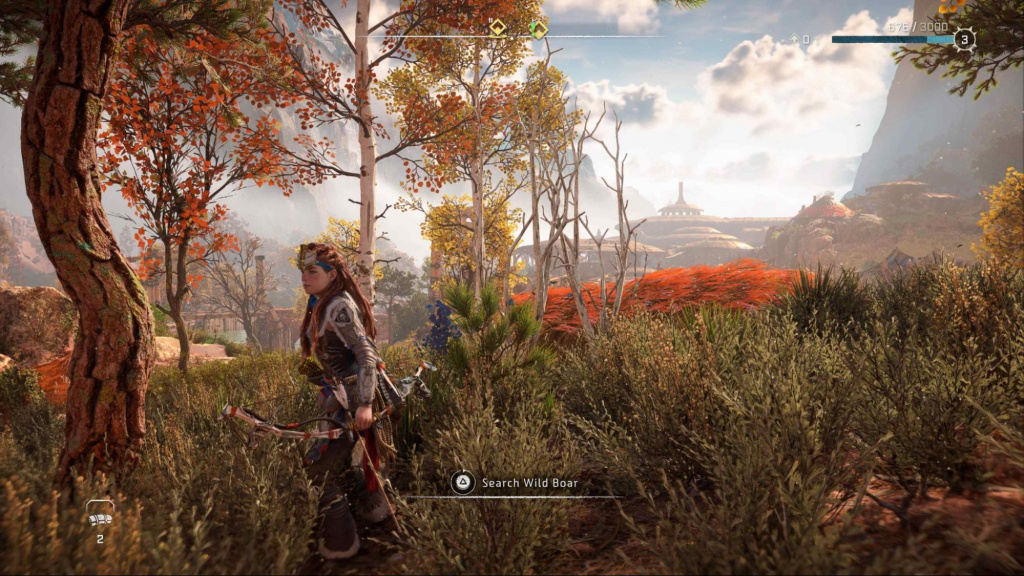1024x576 pixels.
Task: Open the player level 3 badge
Action: [963, 40]
